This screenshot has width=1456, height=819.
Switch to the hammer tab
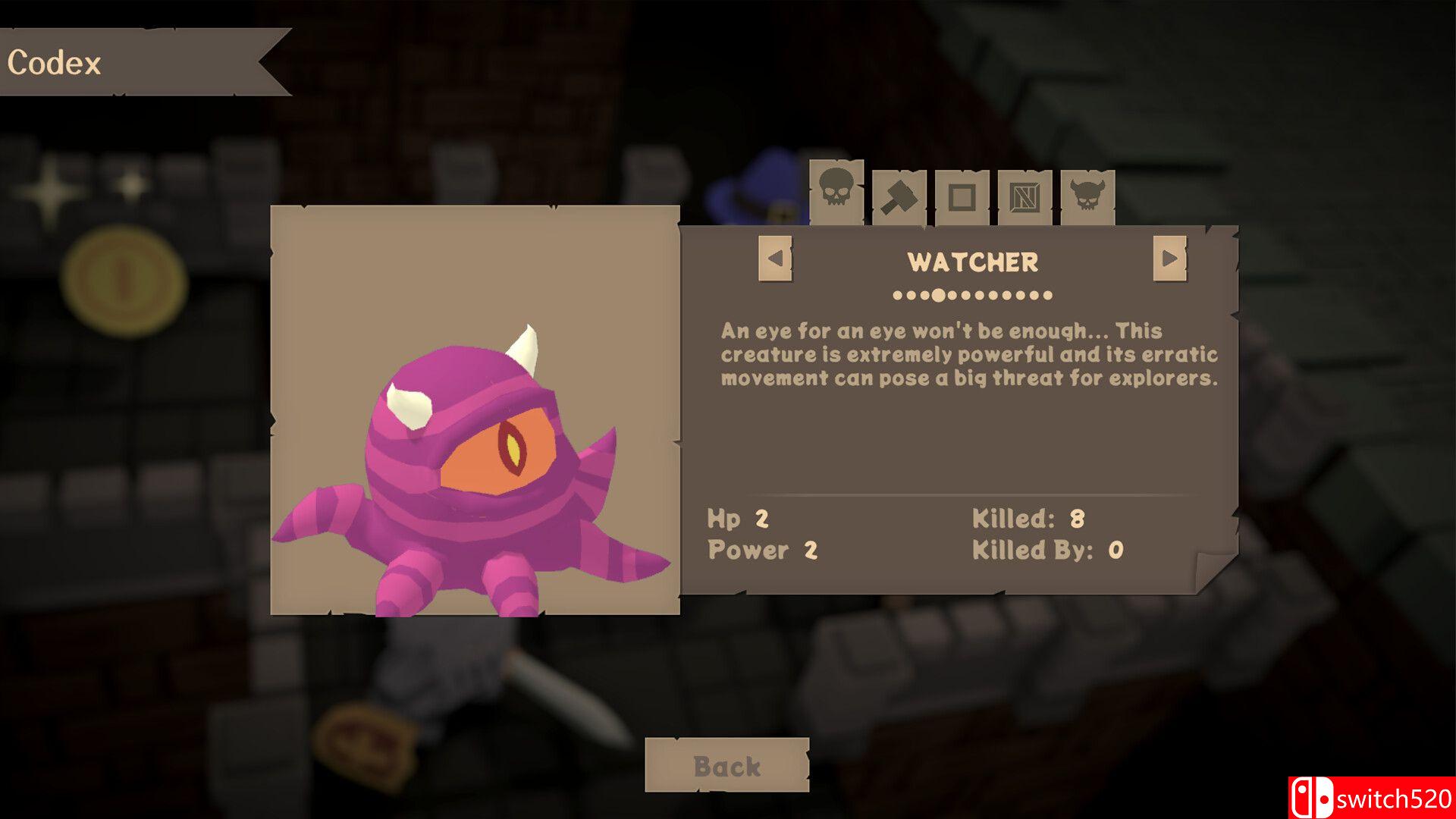tap(899, 198)
